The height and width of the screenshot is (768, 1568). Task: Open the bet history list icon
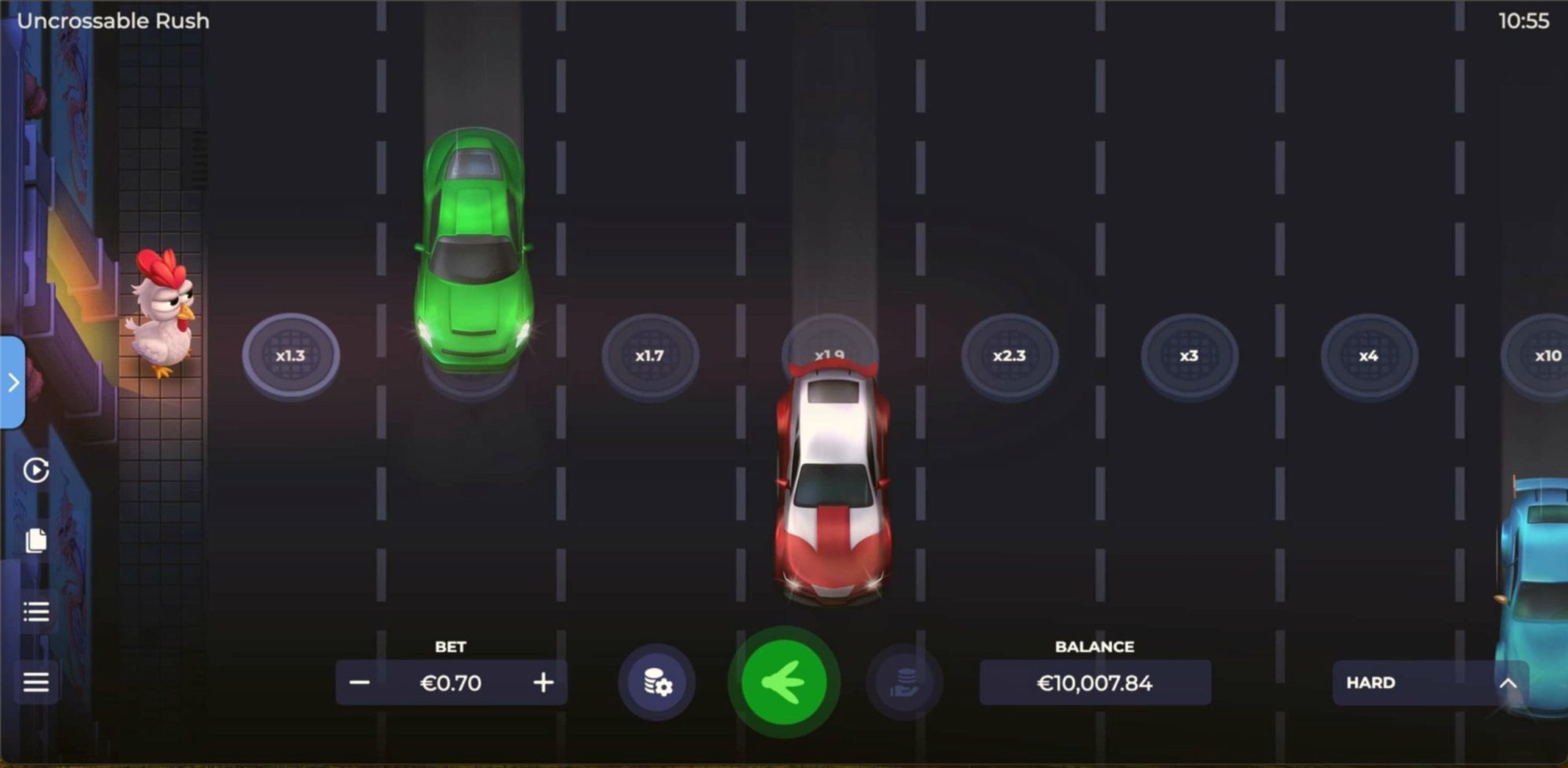[34, 611]
